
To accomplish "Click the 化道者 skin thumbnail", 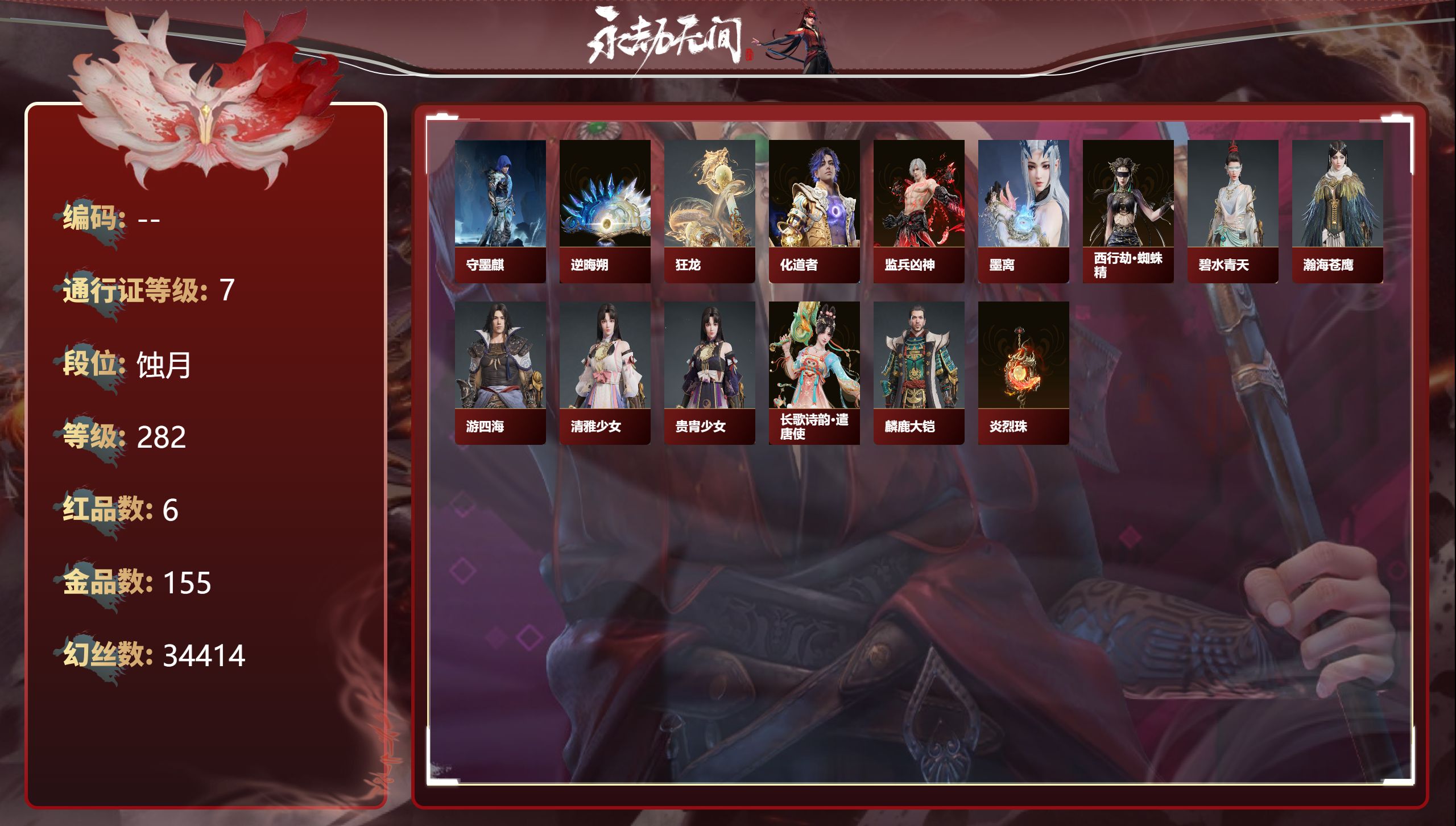I will 814,211.
